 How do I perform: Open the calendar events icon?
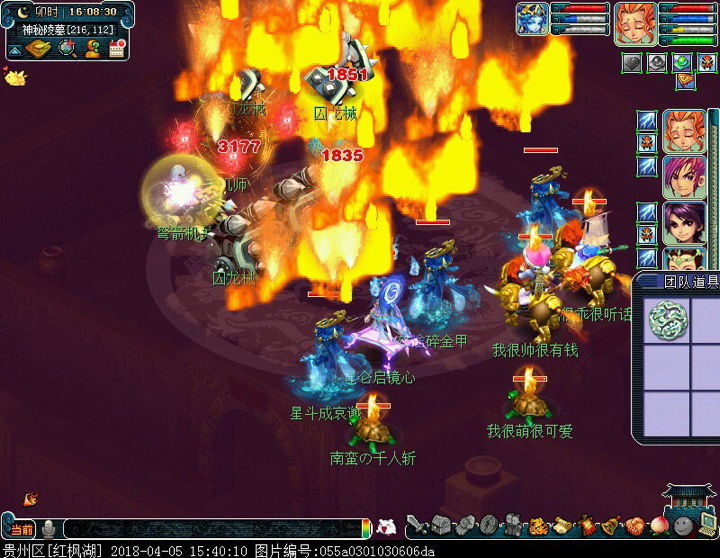click(x=117, y=49)
